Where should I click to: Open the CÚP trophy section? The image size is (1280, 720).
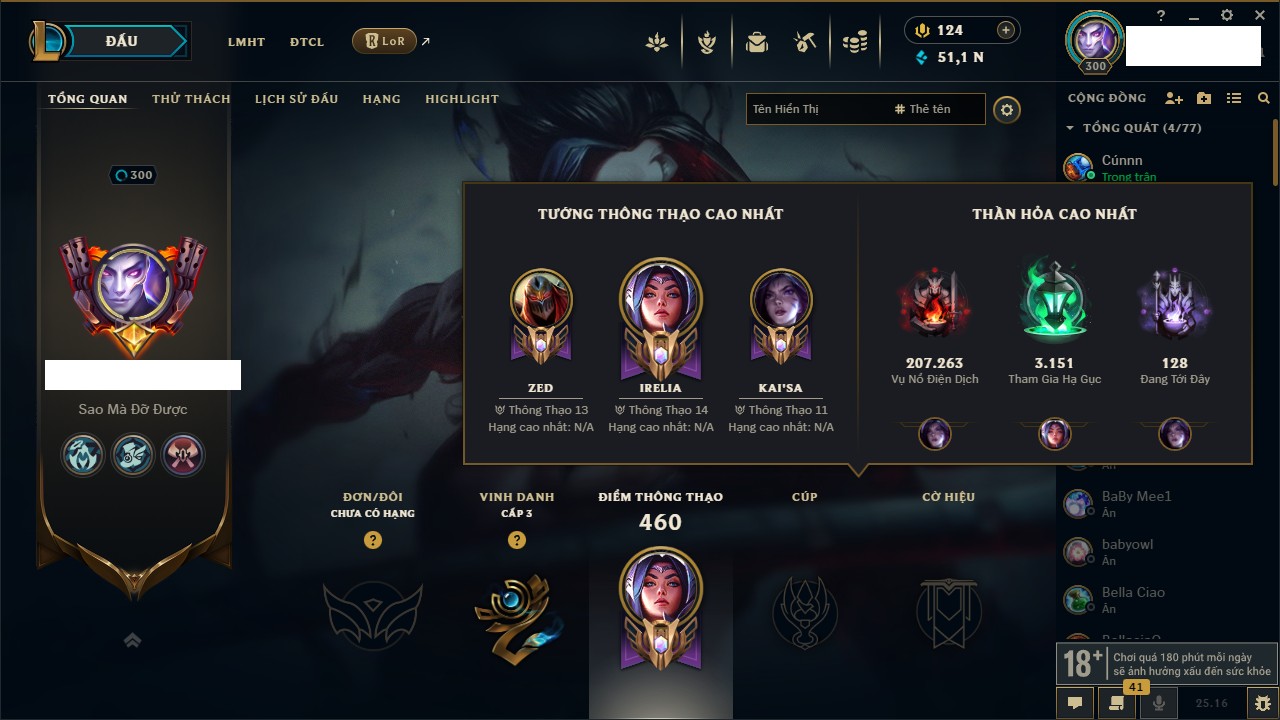(x=805, y=612)
